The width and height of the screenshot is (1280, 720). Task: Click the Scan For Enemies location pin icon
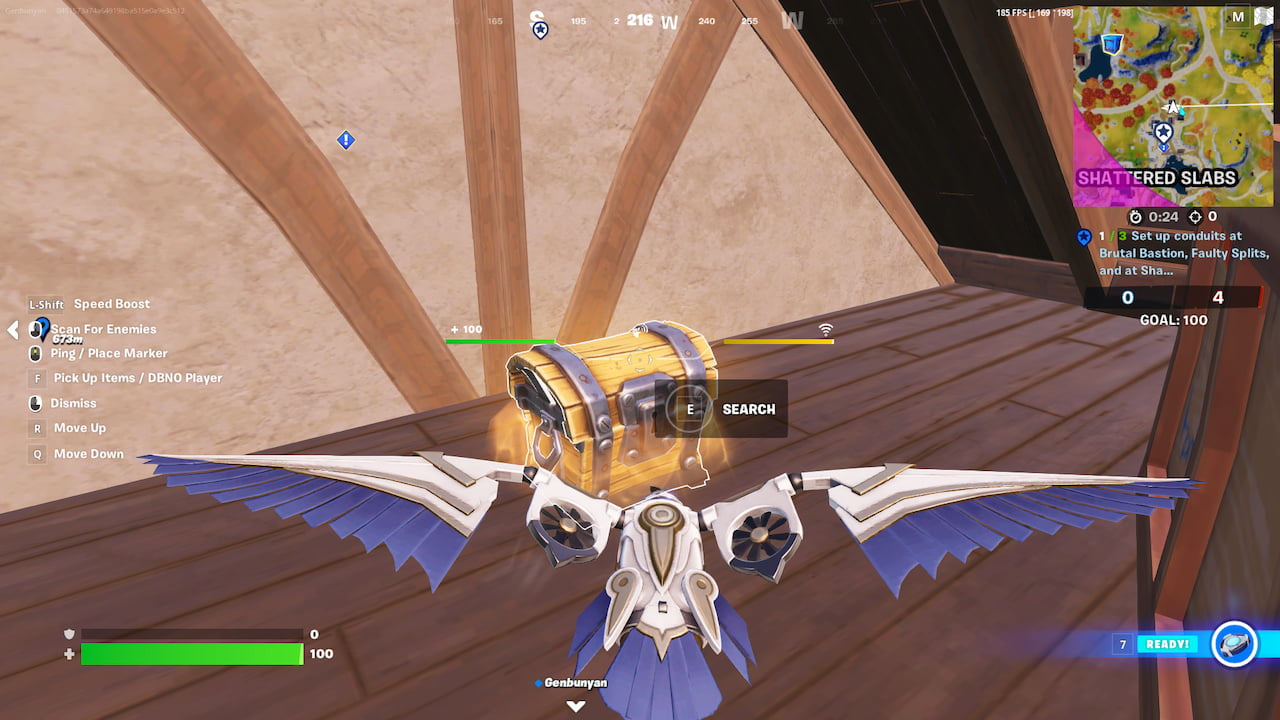(44, 330)
